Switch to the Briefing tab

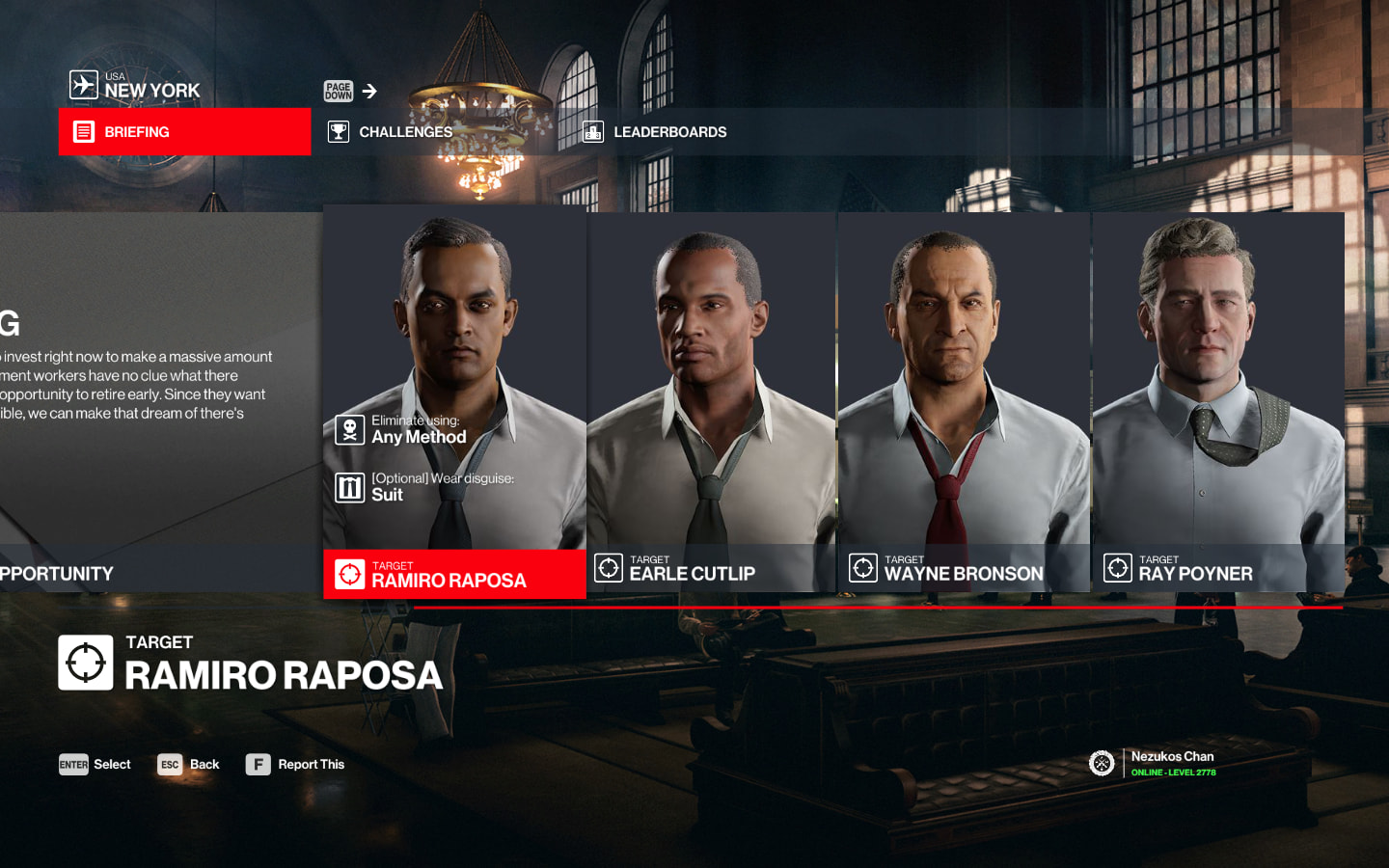click(x=184, y=132)
